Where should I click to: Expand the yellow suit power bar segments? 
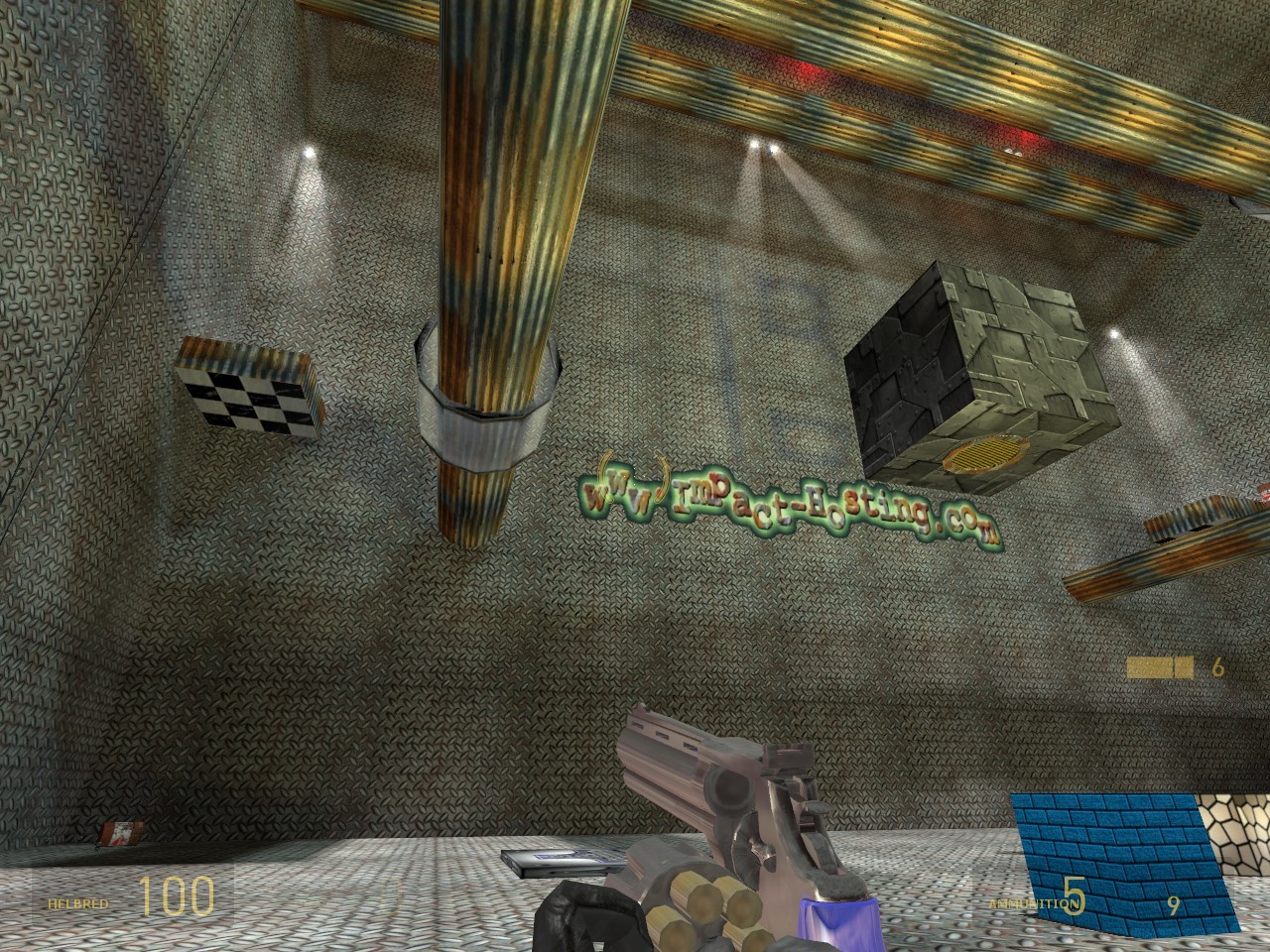(x=1161, y=666)
